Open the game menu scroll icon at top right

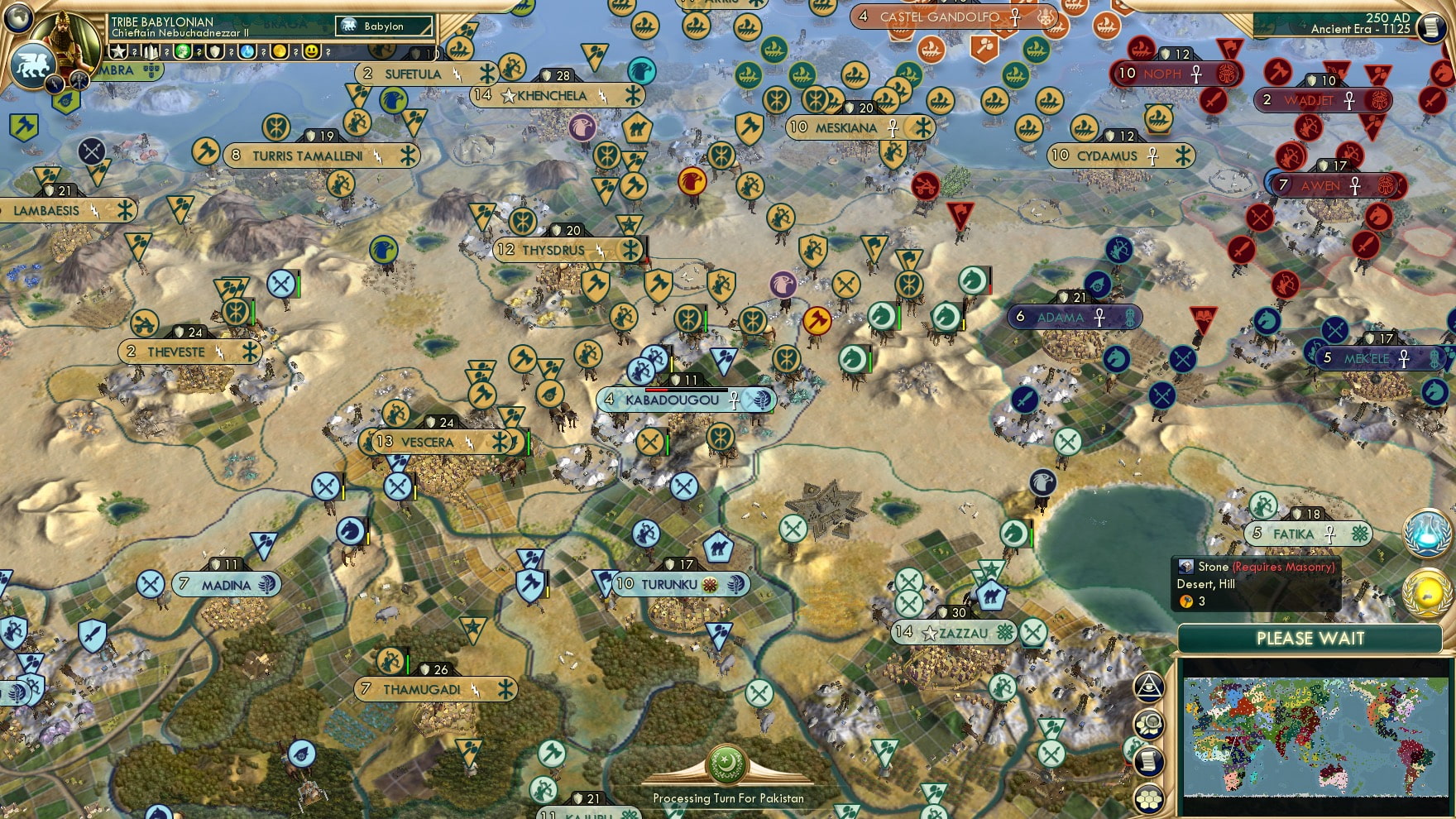point(1430,26)
